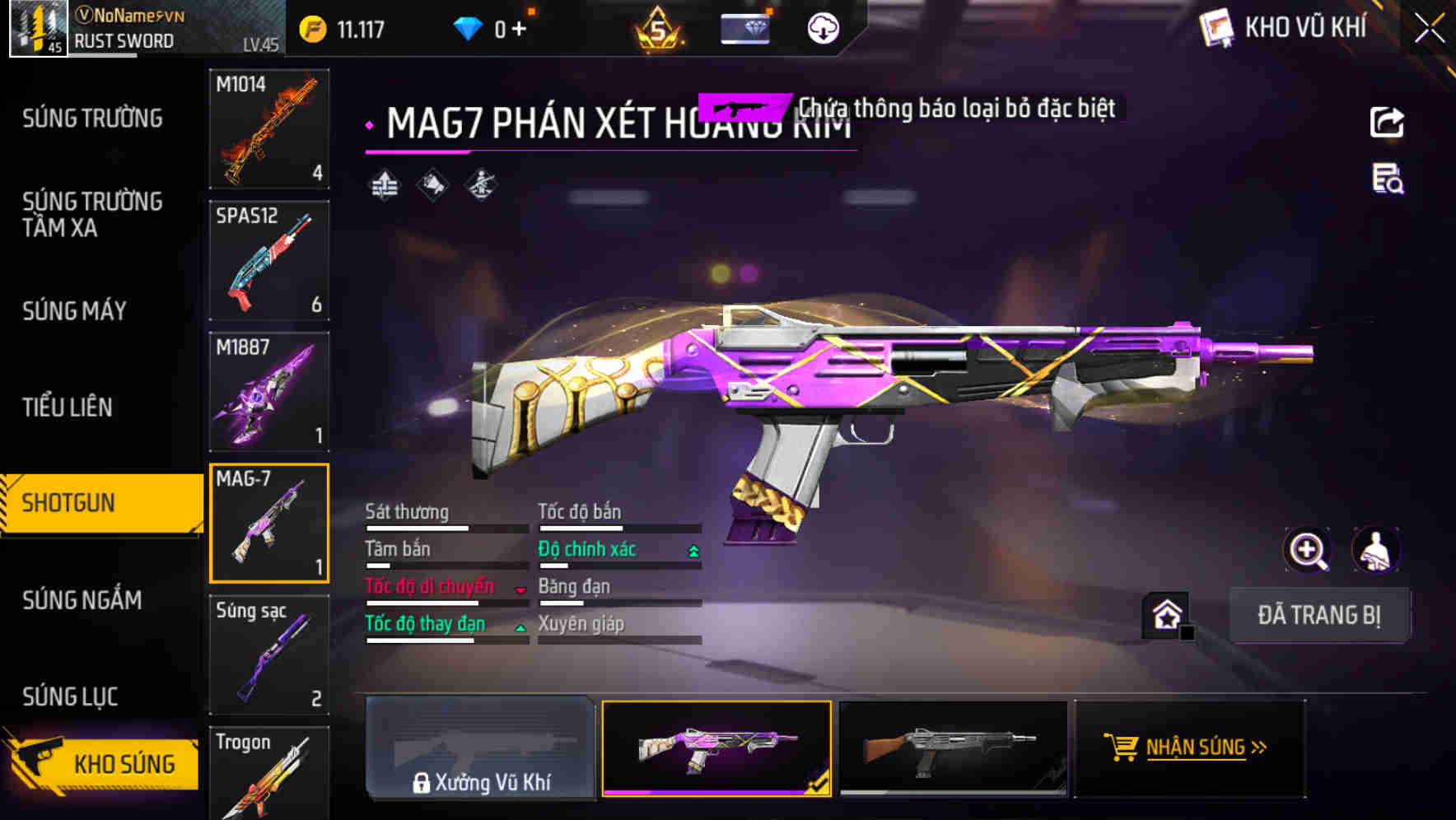1456x820 pixels.
Task: Click the ĐÃ TRANG BỊ equipped button
Action: [x=1321, y=615]
